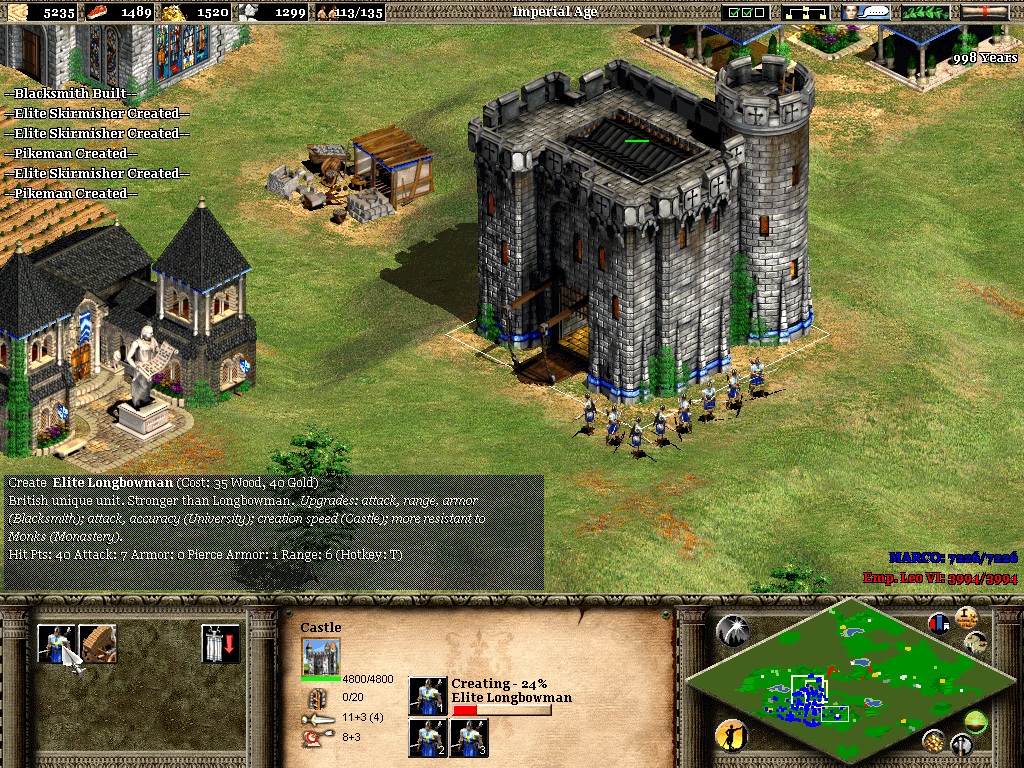Activate the flare signal button beside minimap
1024x768 pixels.
[732, 630]
